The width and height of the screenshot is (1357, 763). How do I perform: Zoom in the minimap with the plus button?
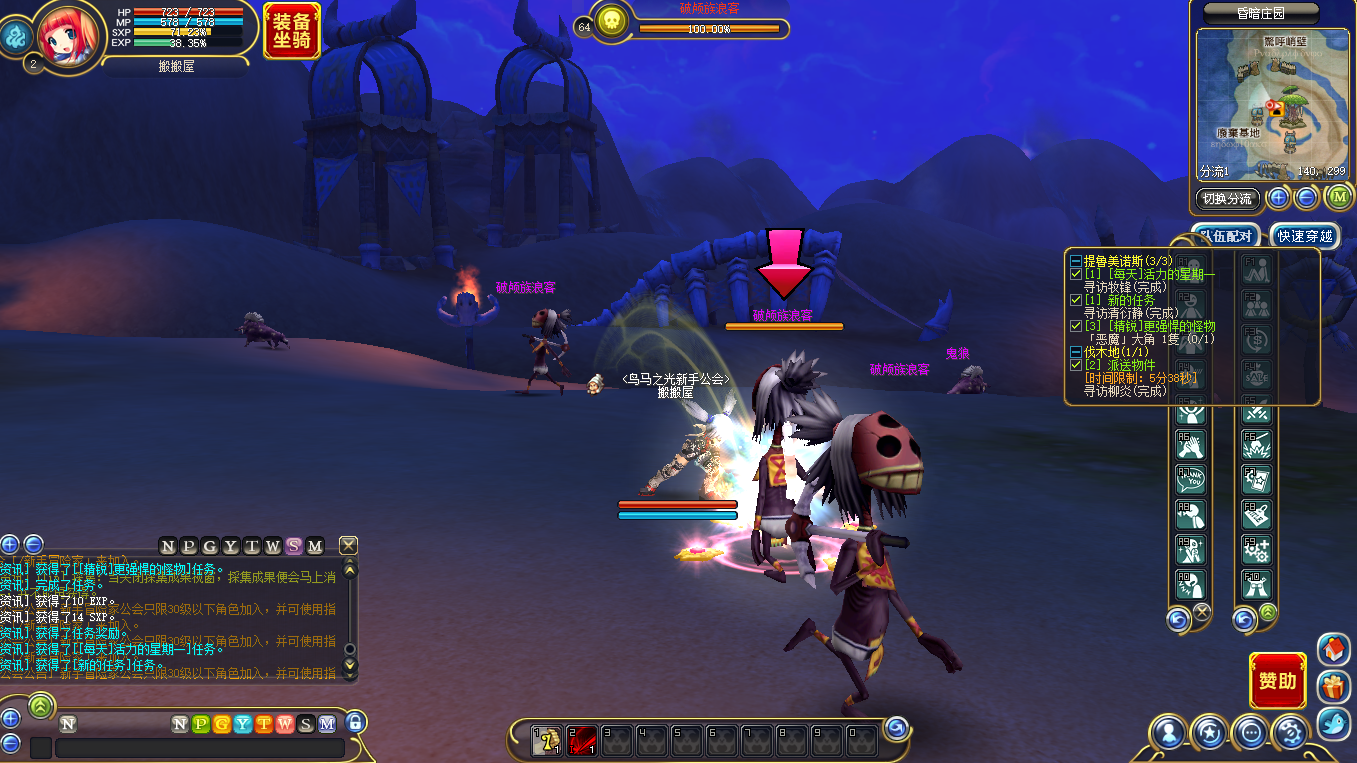click(x=1278, y=198)
